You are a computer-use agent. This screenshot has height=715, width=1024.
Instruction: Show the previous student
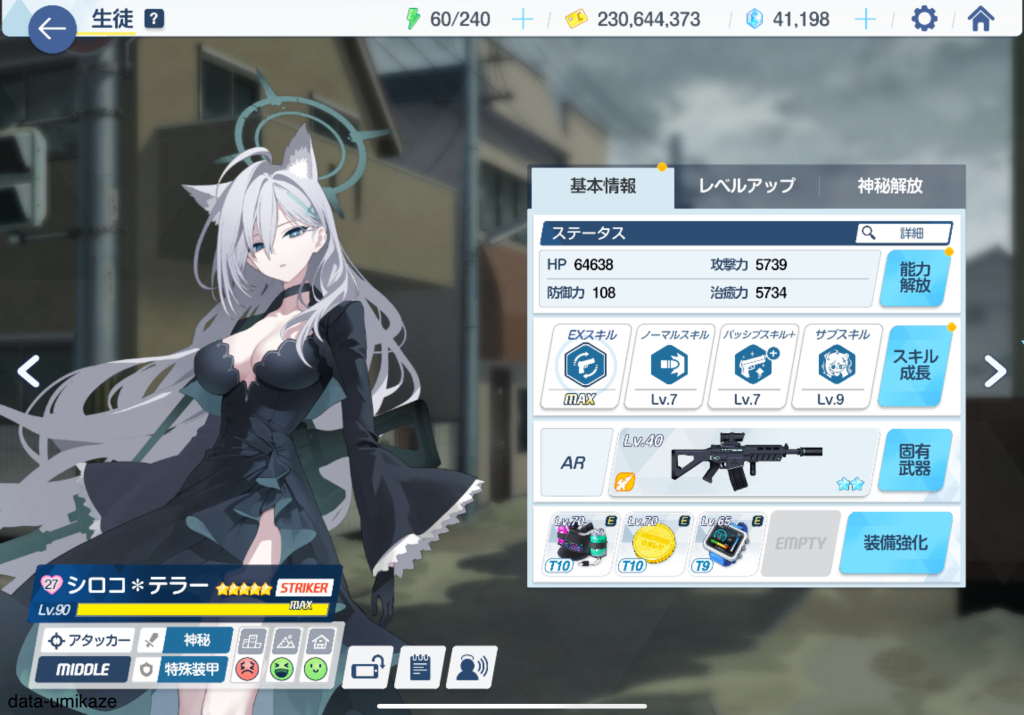click(29, 371)
